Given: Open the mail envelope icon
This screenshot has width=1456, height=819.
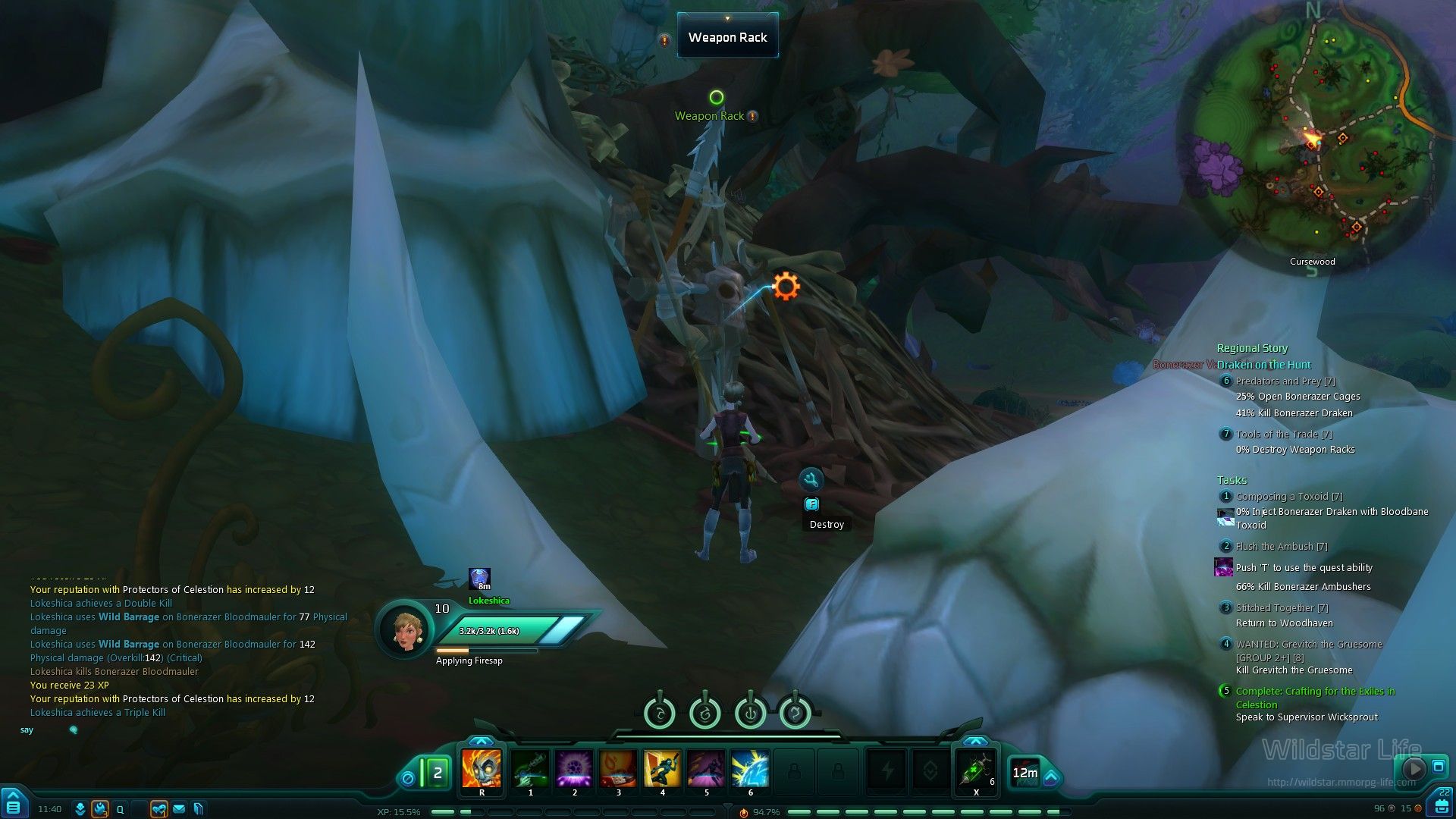Looking at the screenshot, I should coord(179,809).
